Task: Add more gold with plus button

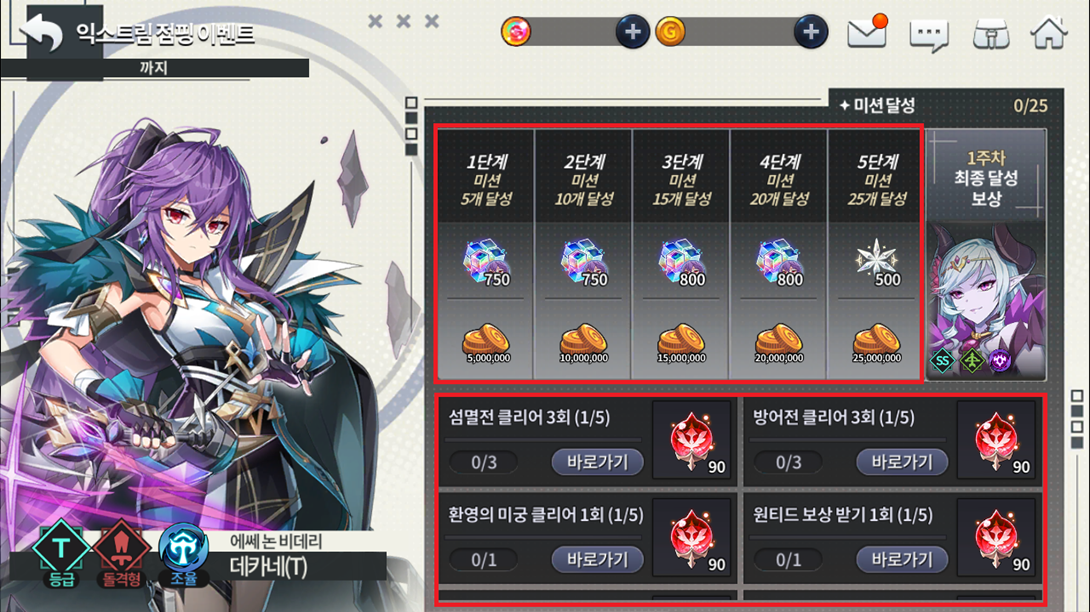Action: point(810,33)
